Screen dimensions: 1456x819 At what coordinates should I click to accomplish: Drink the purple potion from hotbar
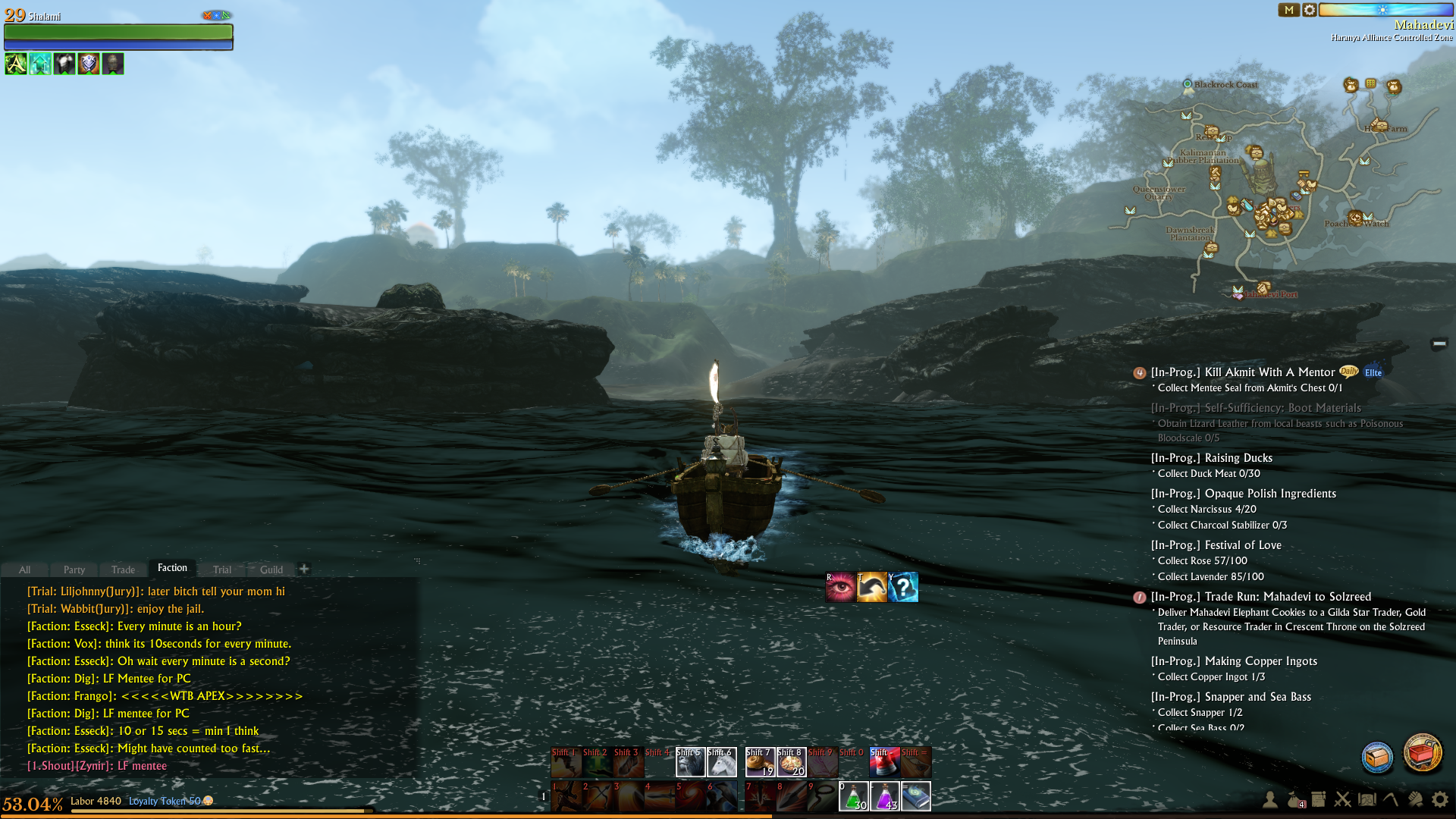click(x=884, y=796)
